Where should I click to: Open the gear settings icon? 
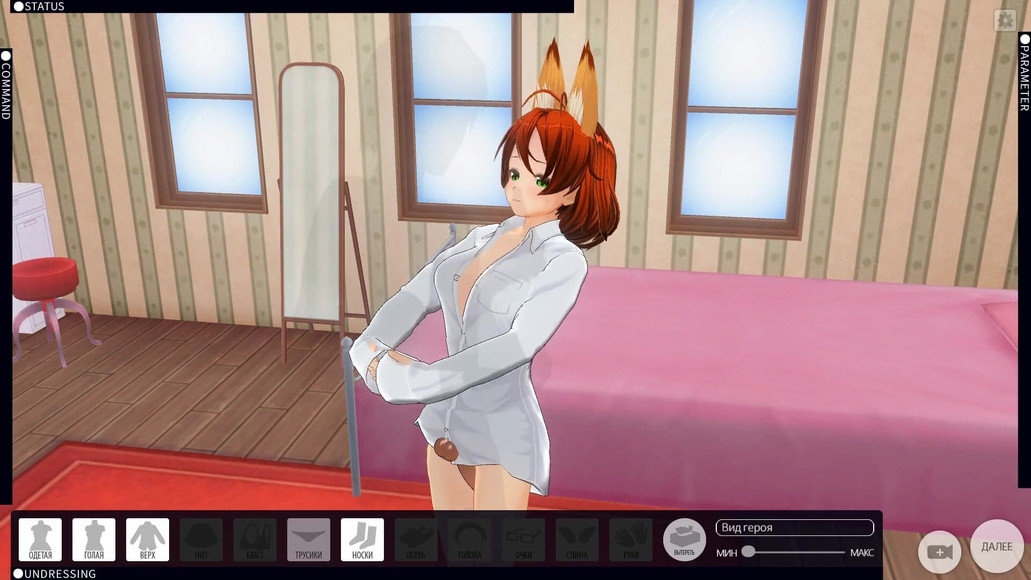(x=1004, y=20)
